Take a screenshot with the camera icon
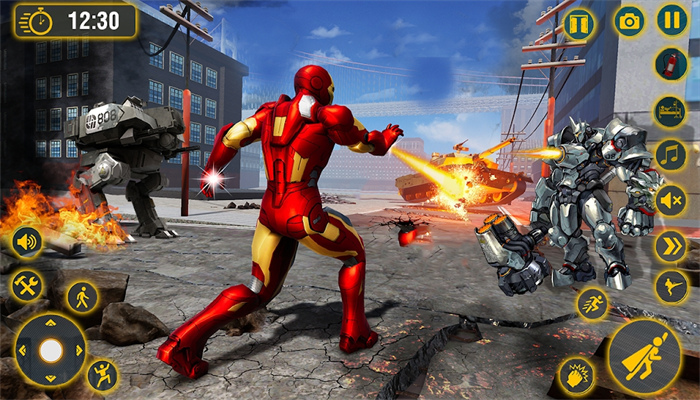 pyautogui.click(x=629, y=21)
